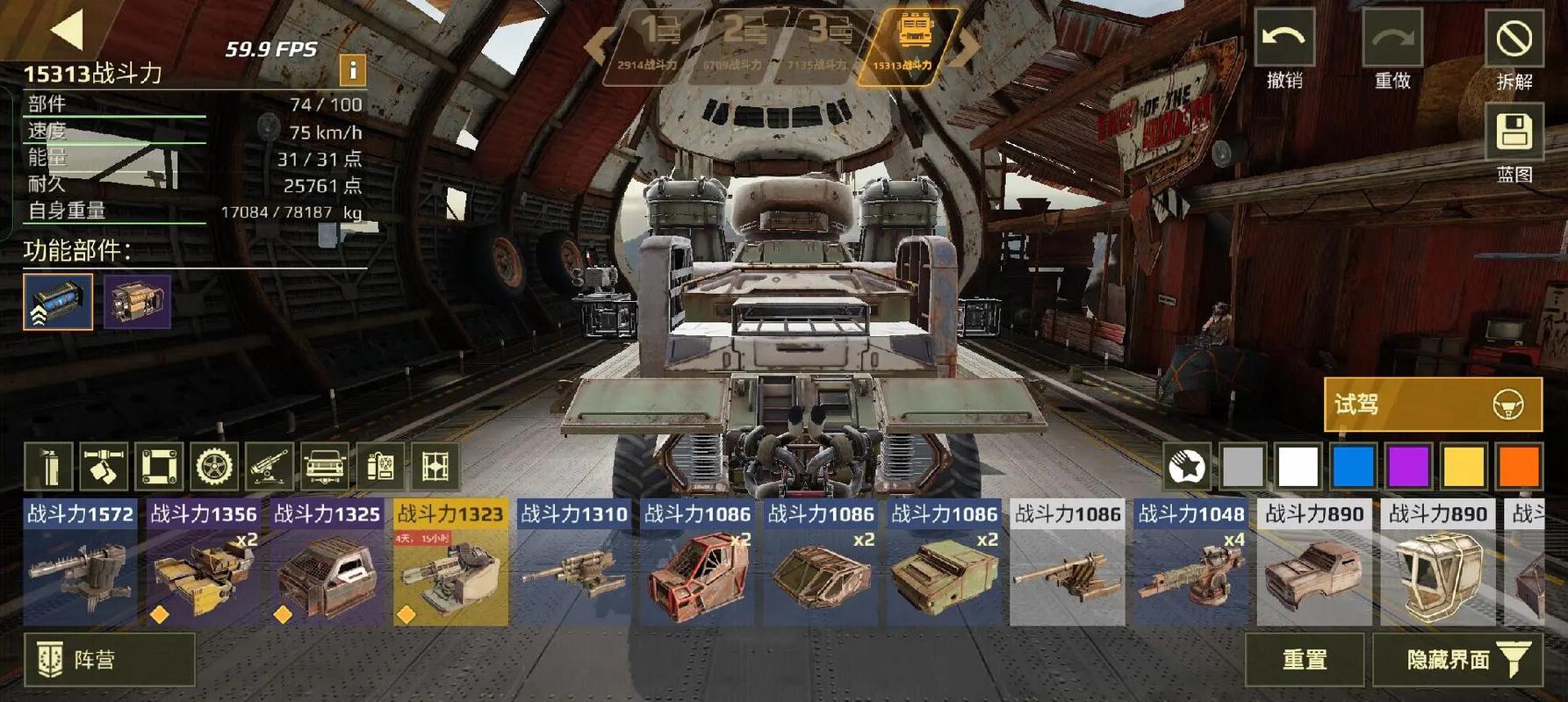Undo the last change (撤销)
Image resolution: width=1568 pixels, height=702 pixels.
(x=1284, y=39)
